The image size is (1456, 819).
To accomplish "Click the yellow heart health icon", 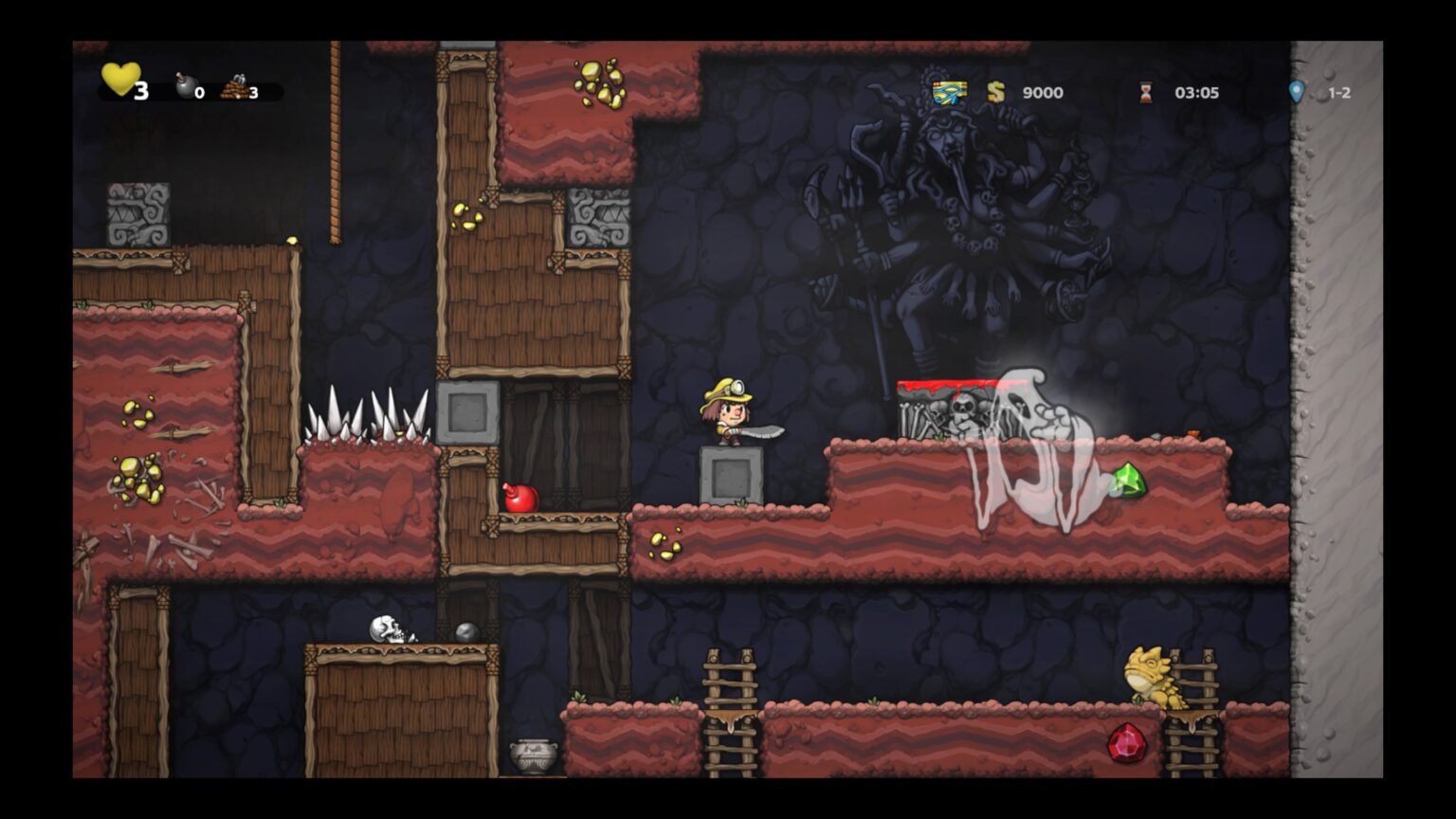I will [120, 82].
